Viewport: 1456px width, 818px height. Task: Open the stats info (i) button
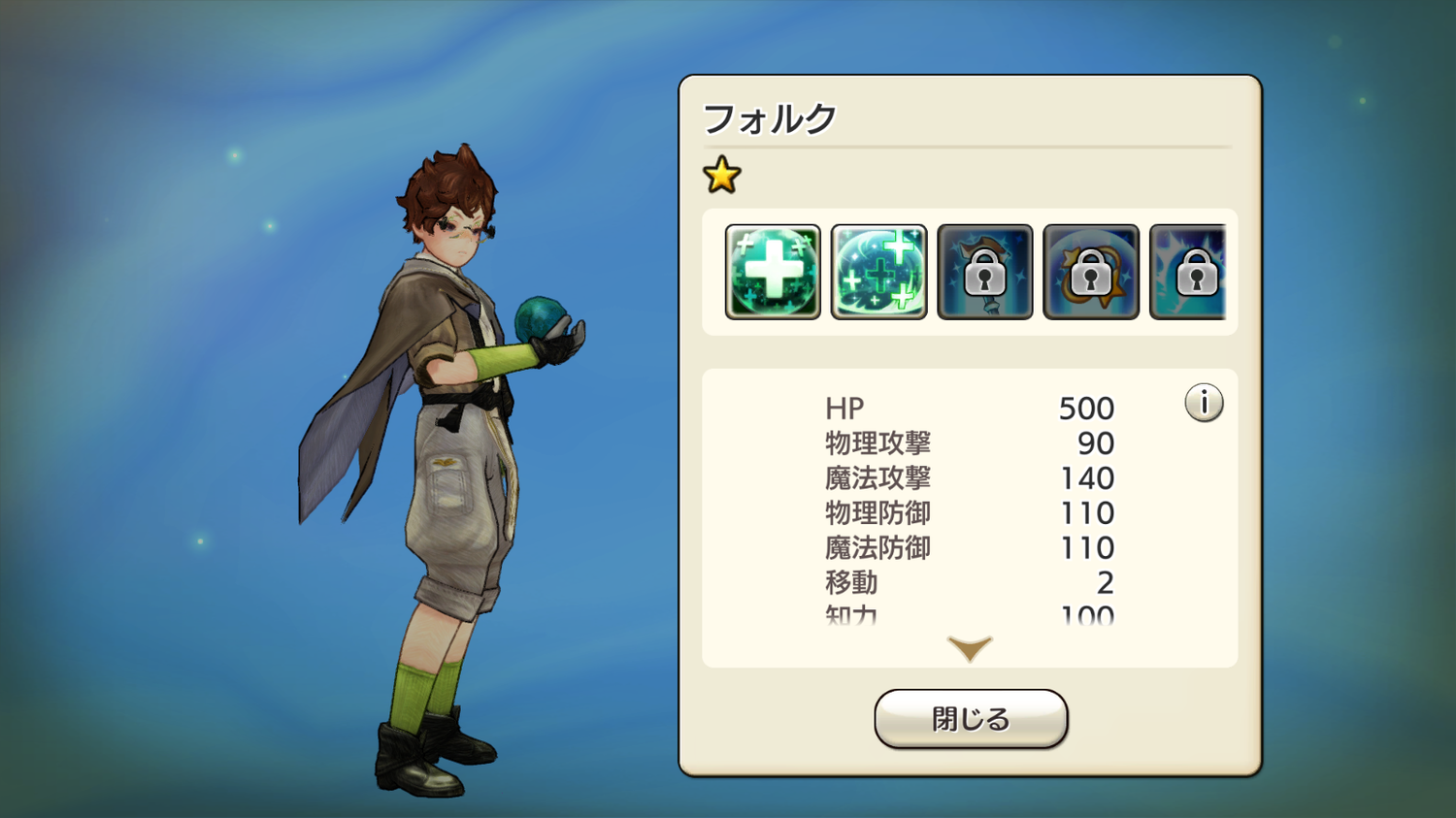(1204, 403)
